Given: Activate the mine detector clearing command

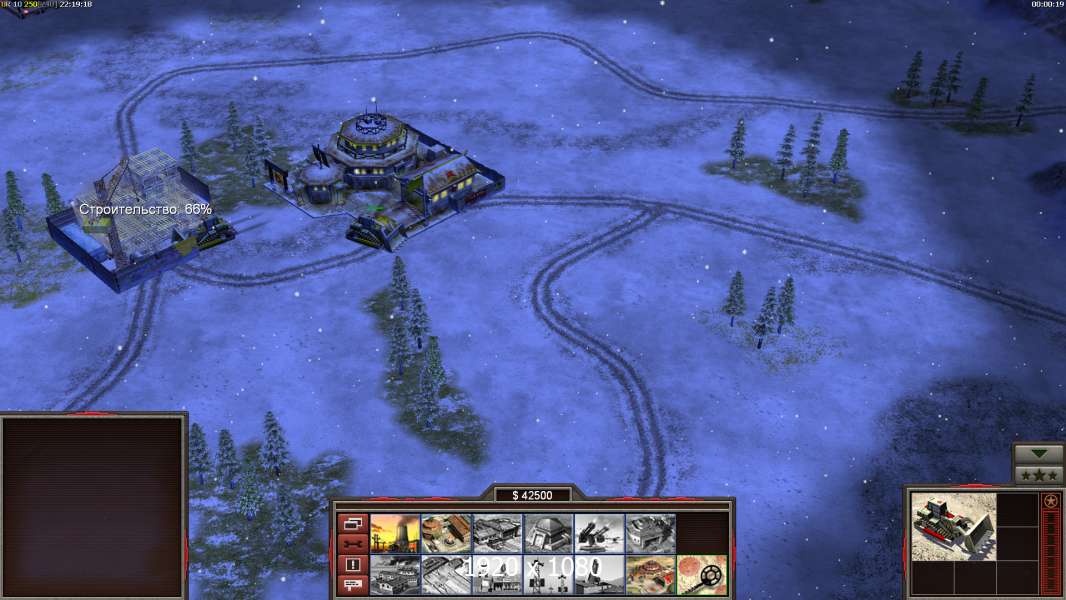Looking at the screenshot, I should point(701,575).
